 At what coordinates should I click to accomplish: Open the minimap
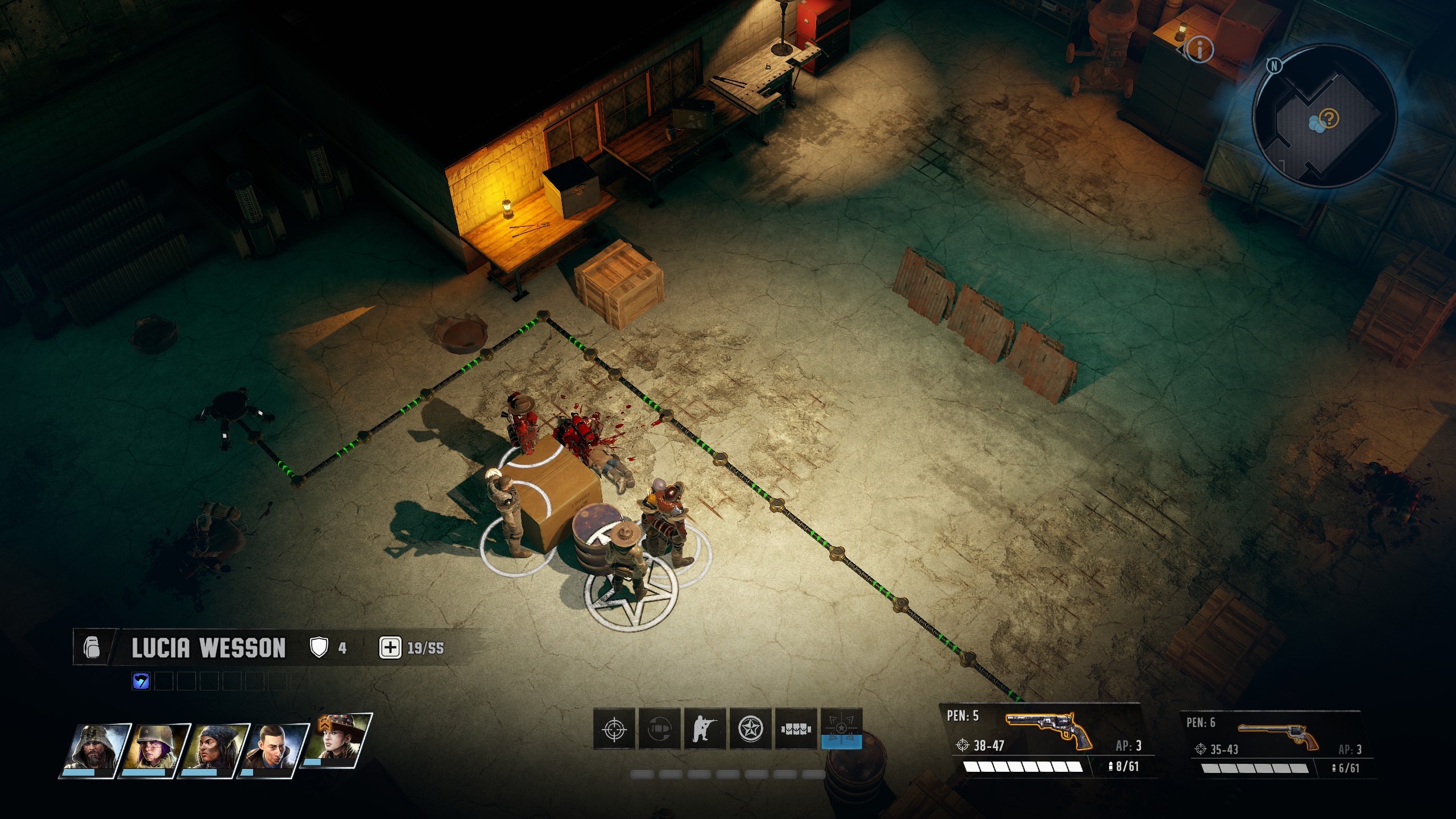[x=1325, y=117]
